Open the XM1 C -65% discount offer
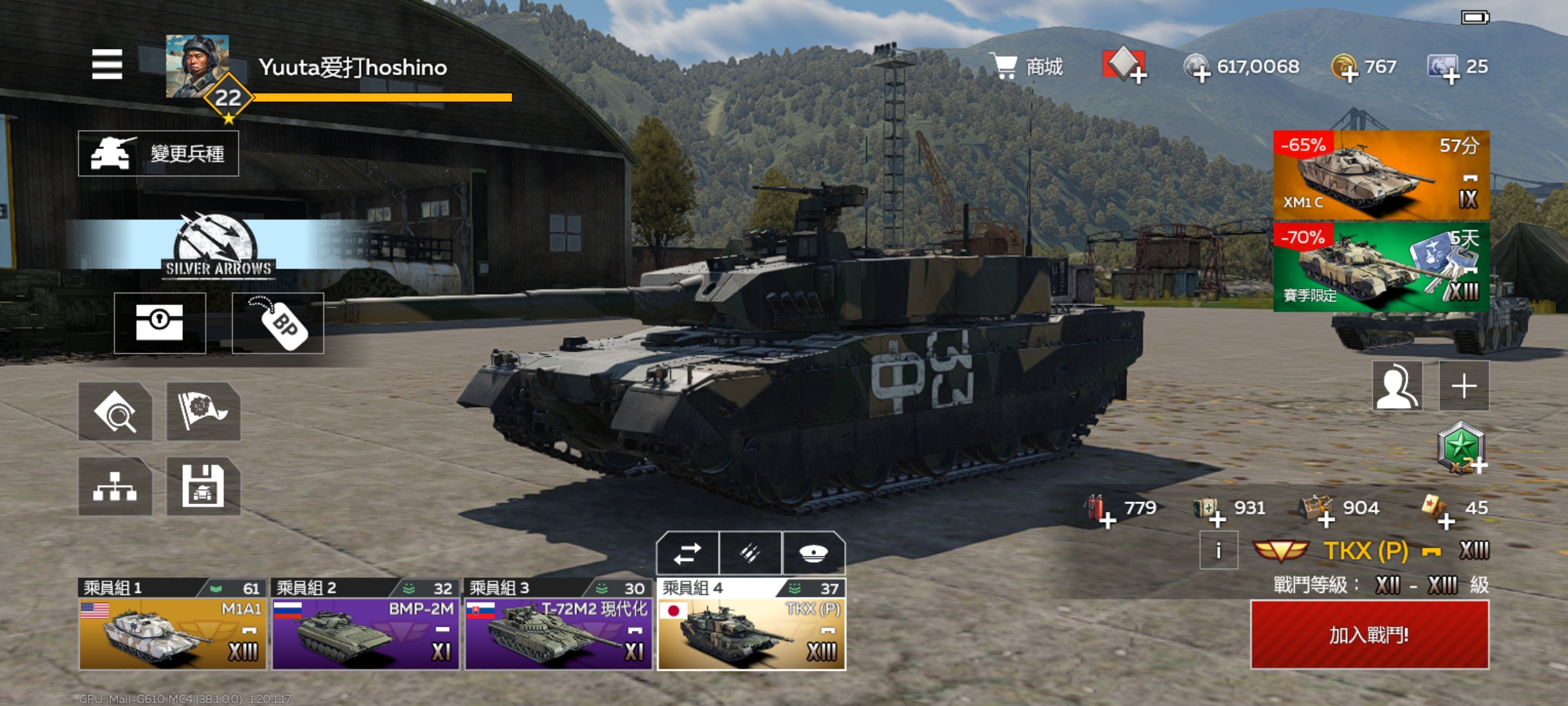Image resolution: width=1568 pixels, height=706 pixels. (x=1381, y=175)
